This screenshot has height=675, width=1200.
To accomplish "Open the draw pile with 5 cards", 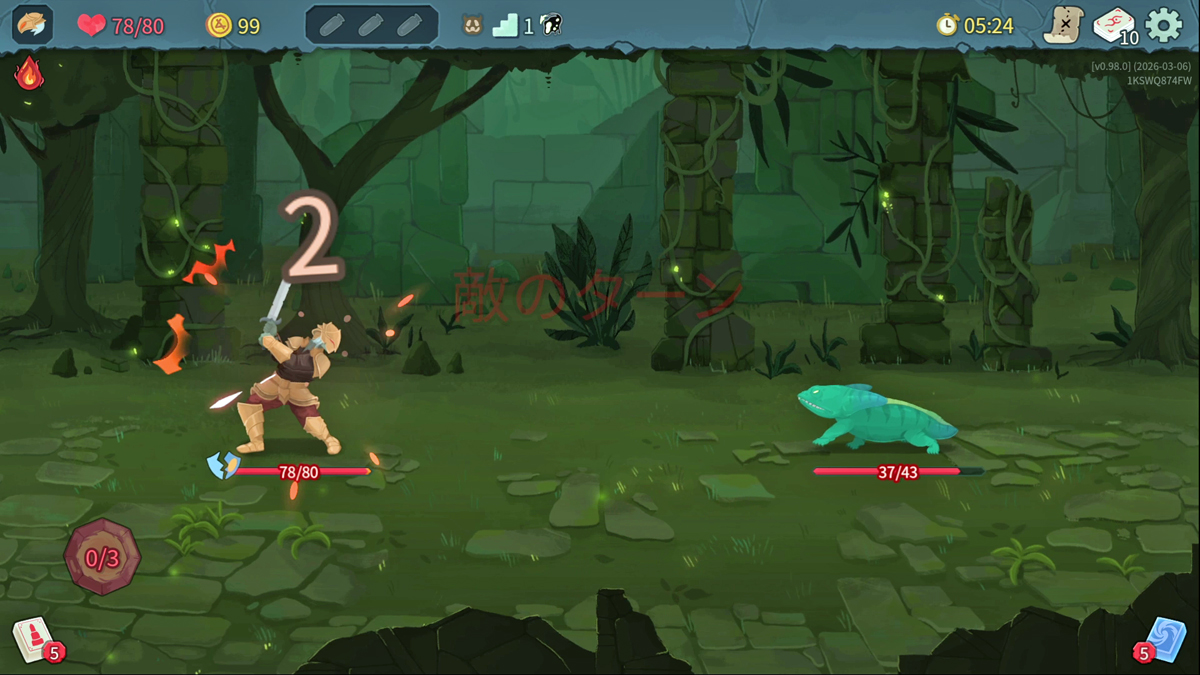I will (34, 638).
